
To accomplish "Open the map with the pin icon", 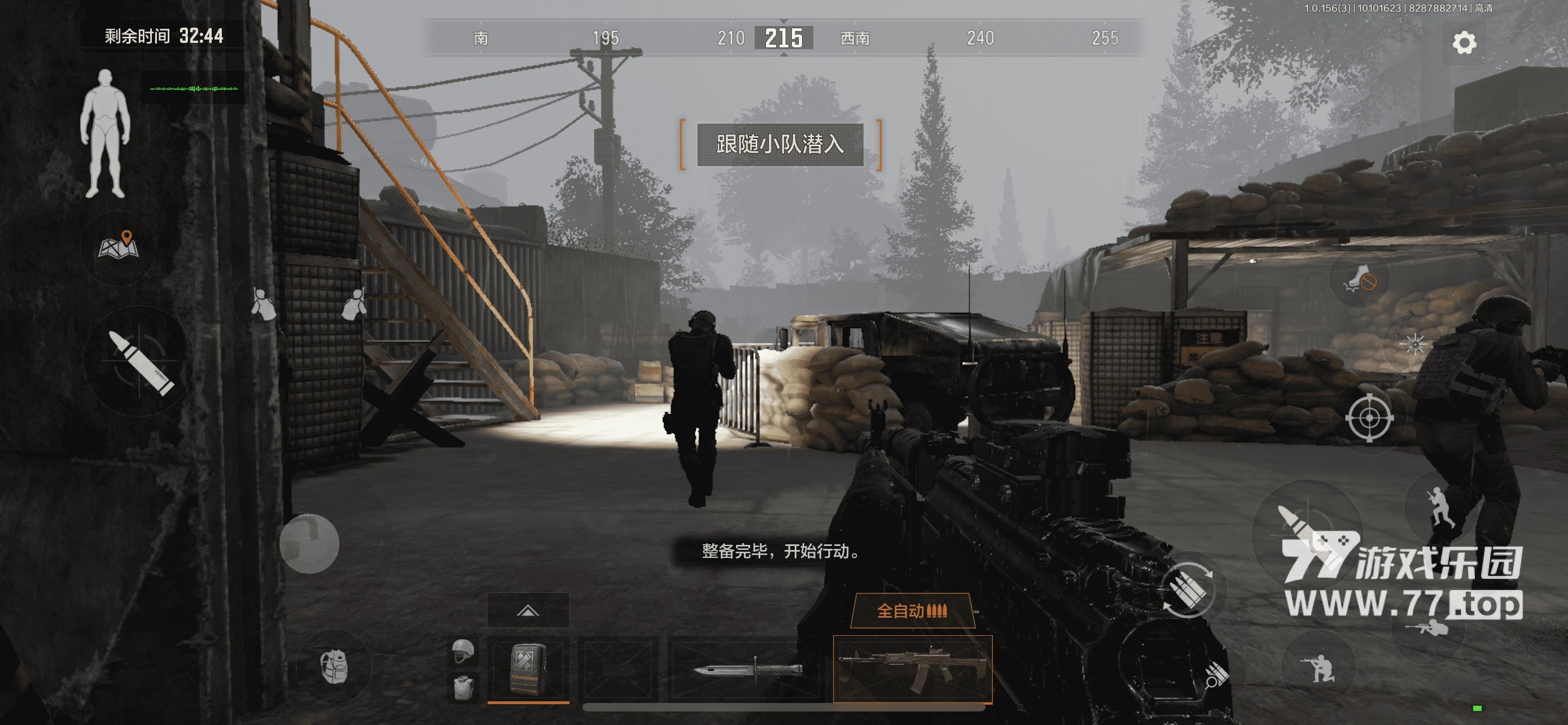I will coord(119,247).
